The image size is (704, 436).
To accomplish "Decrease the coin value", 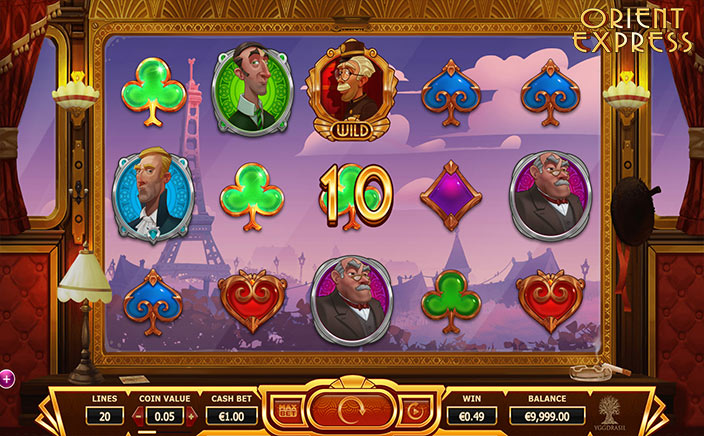I will click(137, 413).
